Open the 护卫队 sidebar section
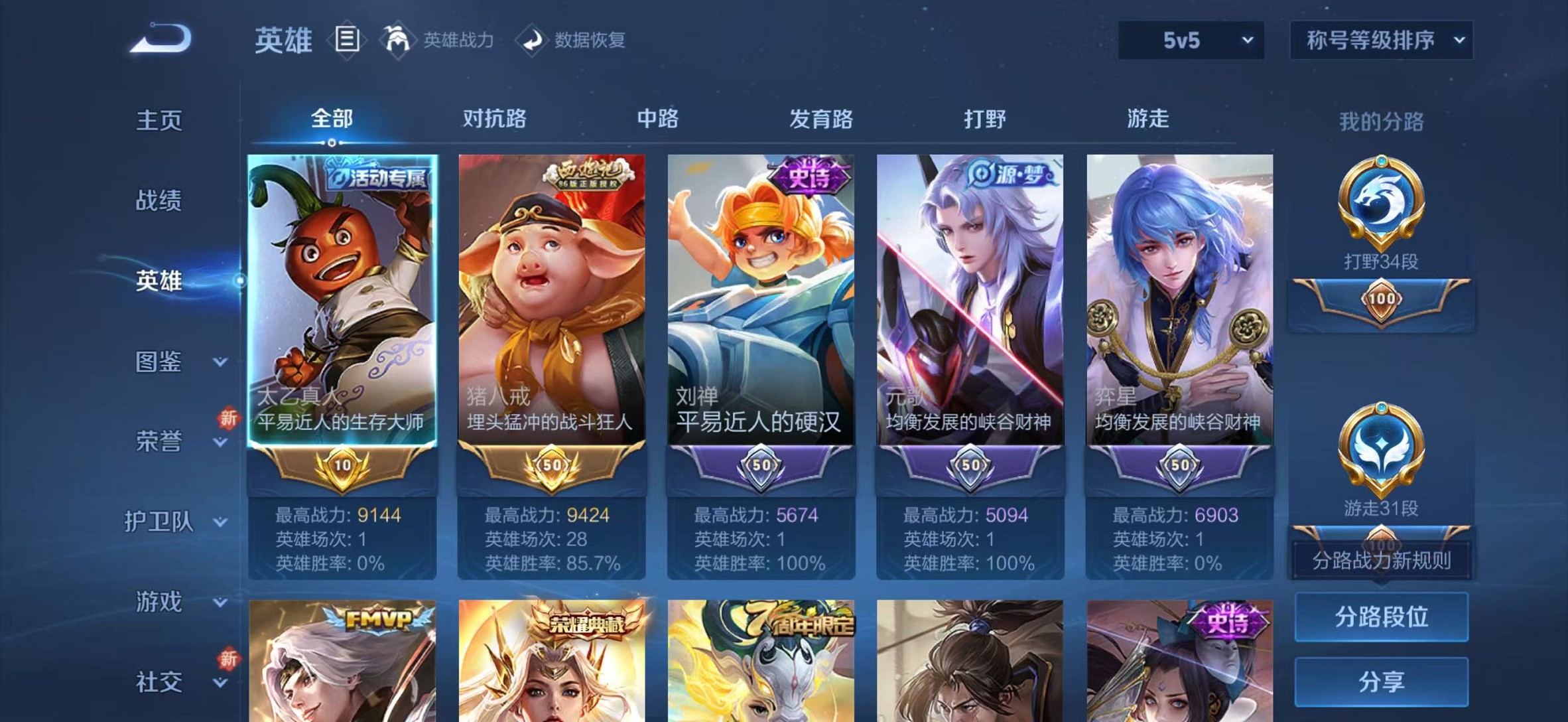The image size is (1568, 722). (159, 521)
